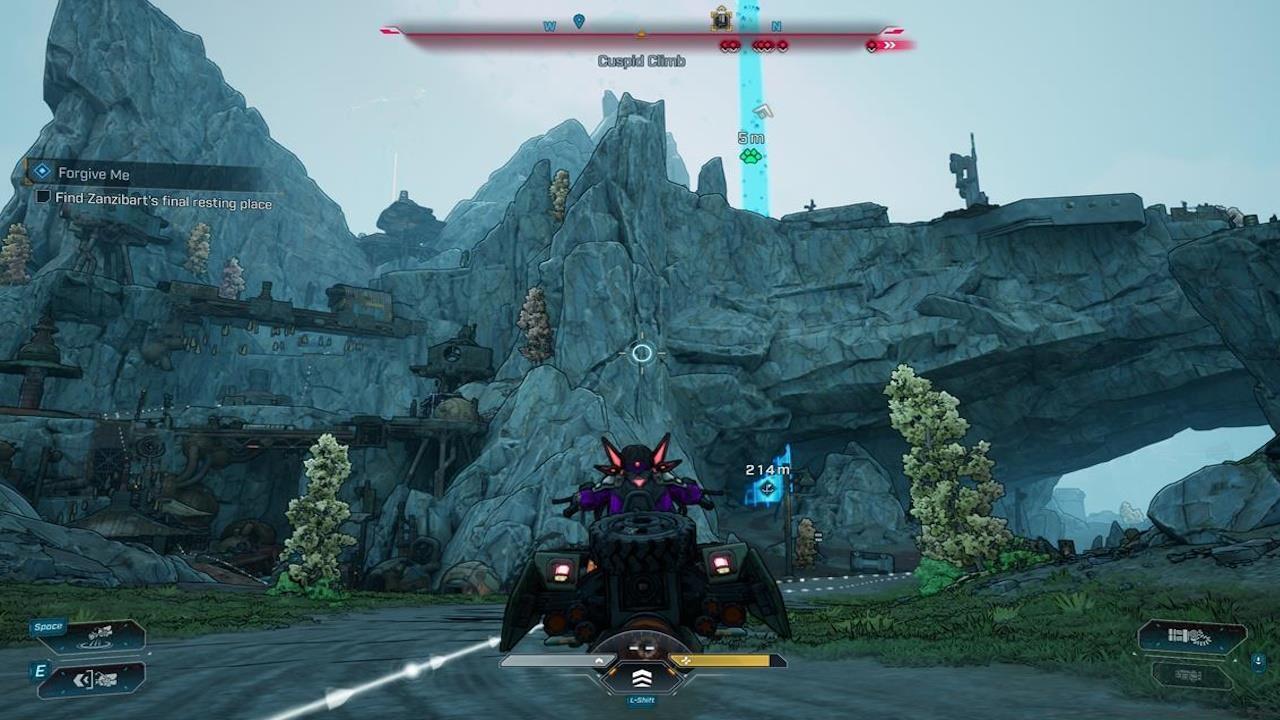1280x720 pixels.
Task: Select the gold-framed marker on the compass
Action: 721,19
